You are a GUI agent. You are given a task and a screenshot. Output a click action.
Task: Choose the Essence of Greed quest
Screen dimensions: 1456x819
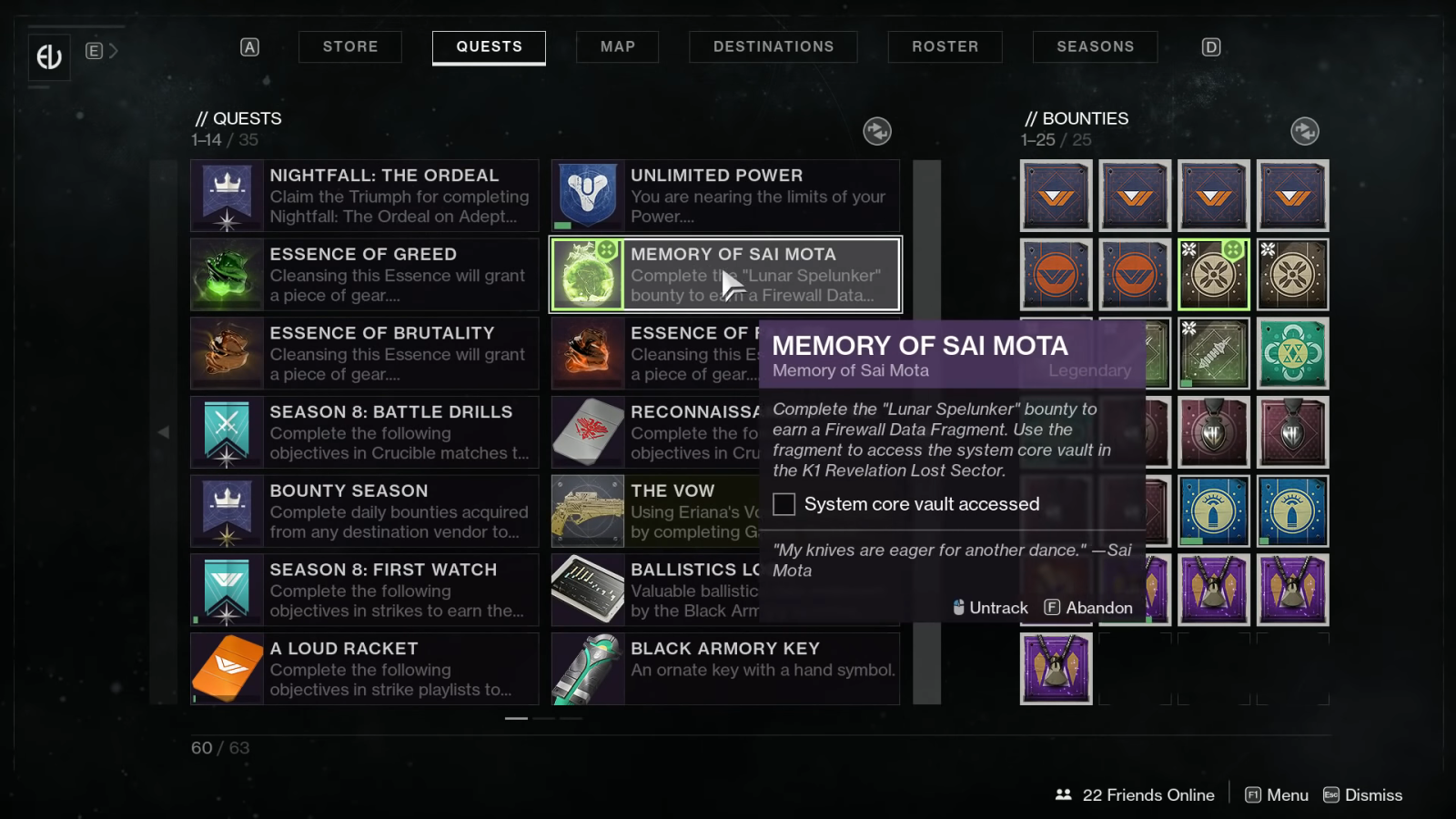tap(365, 275)
